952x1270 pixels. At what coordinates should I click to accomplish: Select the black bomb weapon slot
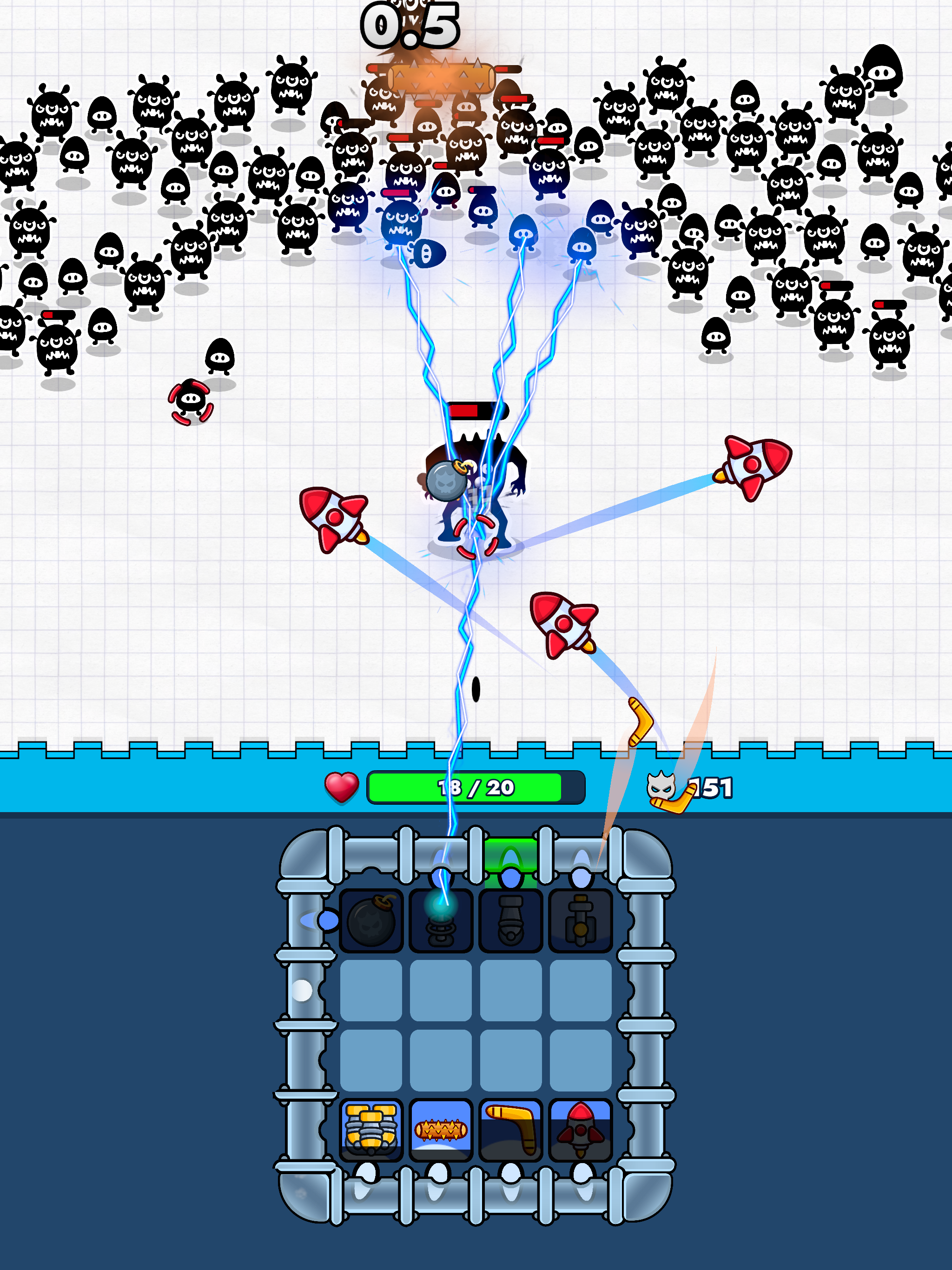pos(371,921)
